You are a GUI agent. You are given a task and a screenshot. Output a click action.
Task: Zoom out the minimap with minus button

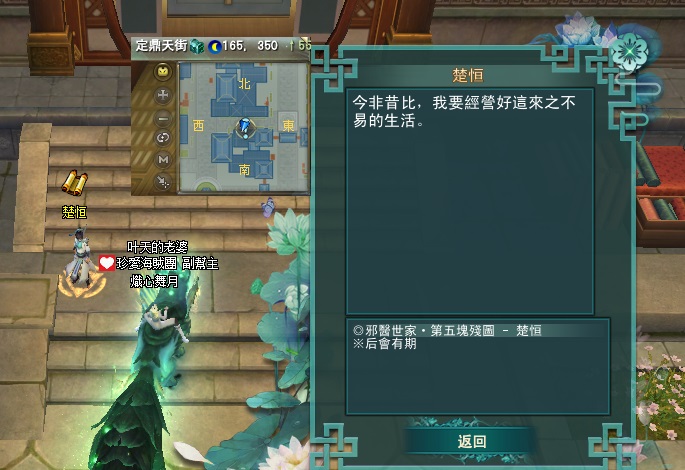163,117
